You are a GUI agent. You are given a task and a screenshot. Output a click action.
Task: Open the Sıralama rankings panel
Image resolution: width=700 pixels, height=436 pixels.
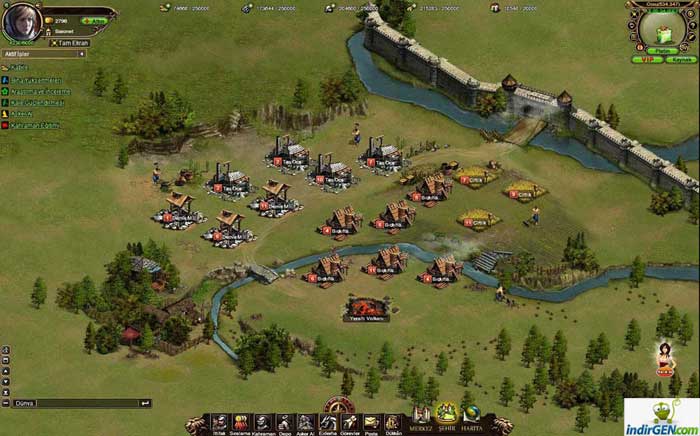(240, 423)
